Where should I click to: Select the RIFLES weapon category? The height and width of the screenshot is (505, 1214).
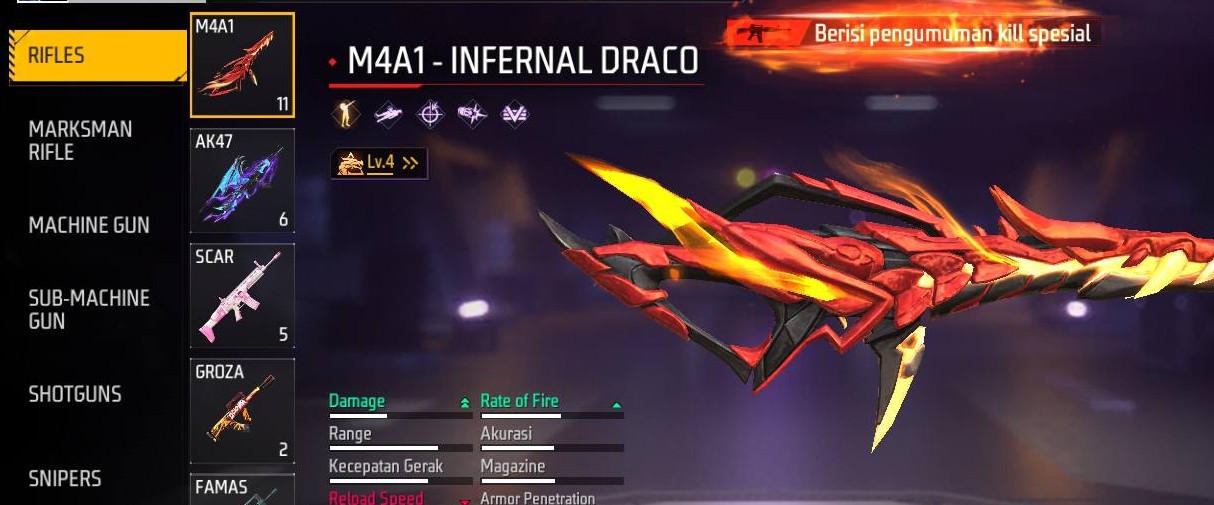click(x=95, y=56)
